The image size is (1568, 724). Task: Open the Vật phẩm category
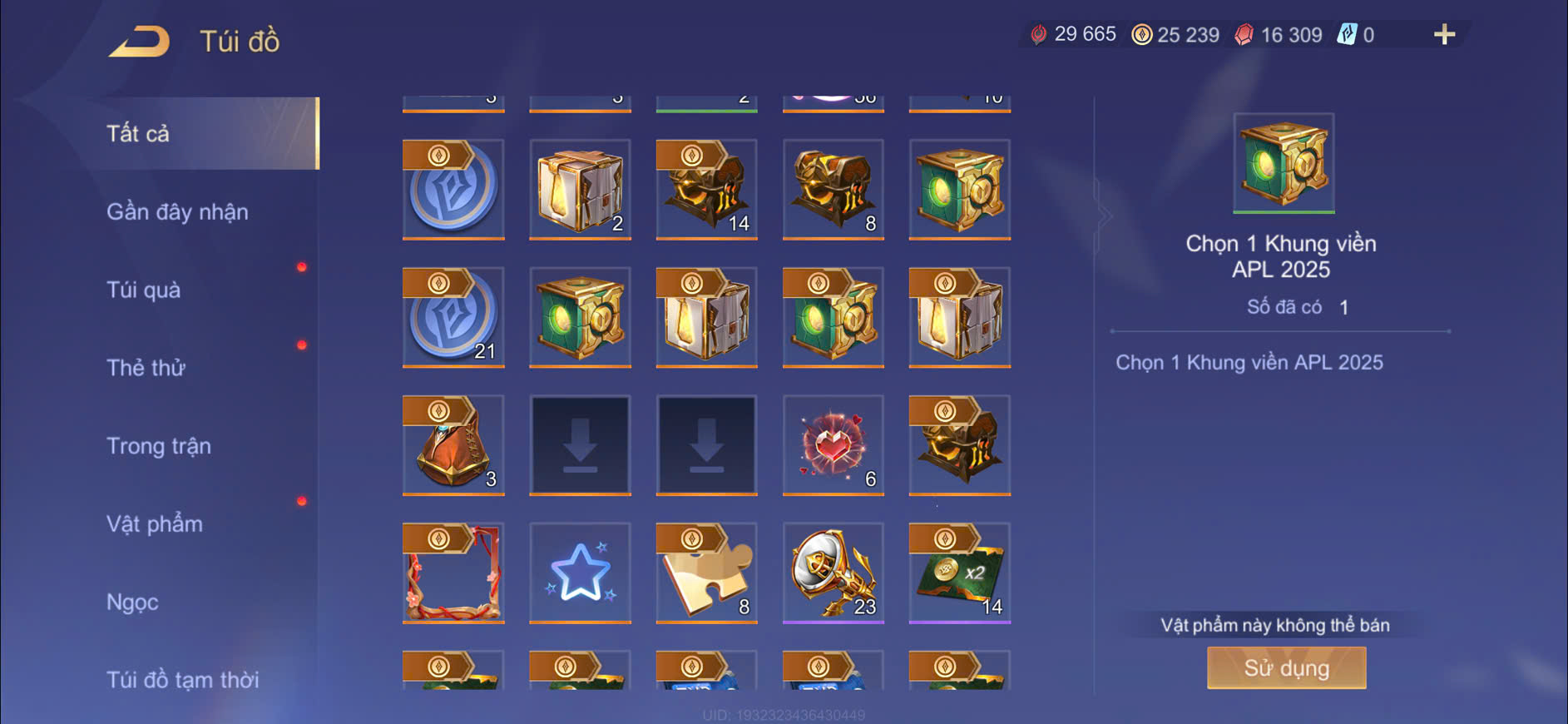pyautogui.click(x=154, y=523)
